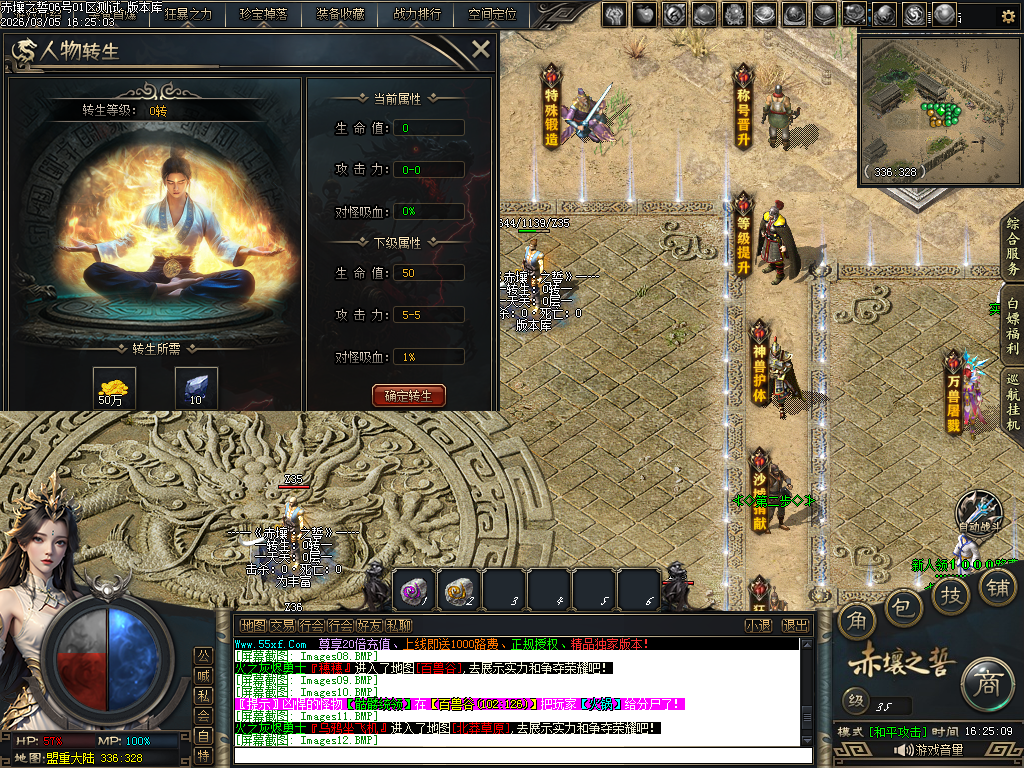The width and height of the screenshot is (1024, 768).
Task: Open the 珍宝掉落 menu
Action: tap(263, 15)
